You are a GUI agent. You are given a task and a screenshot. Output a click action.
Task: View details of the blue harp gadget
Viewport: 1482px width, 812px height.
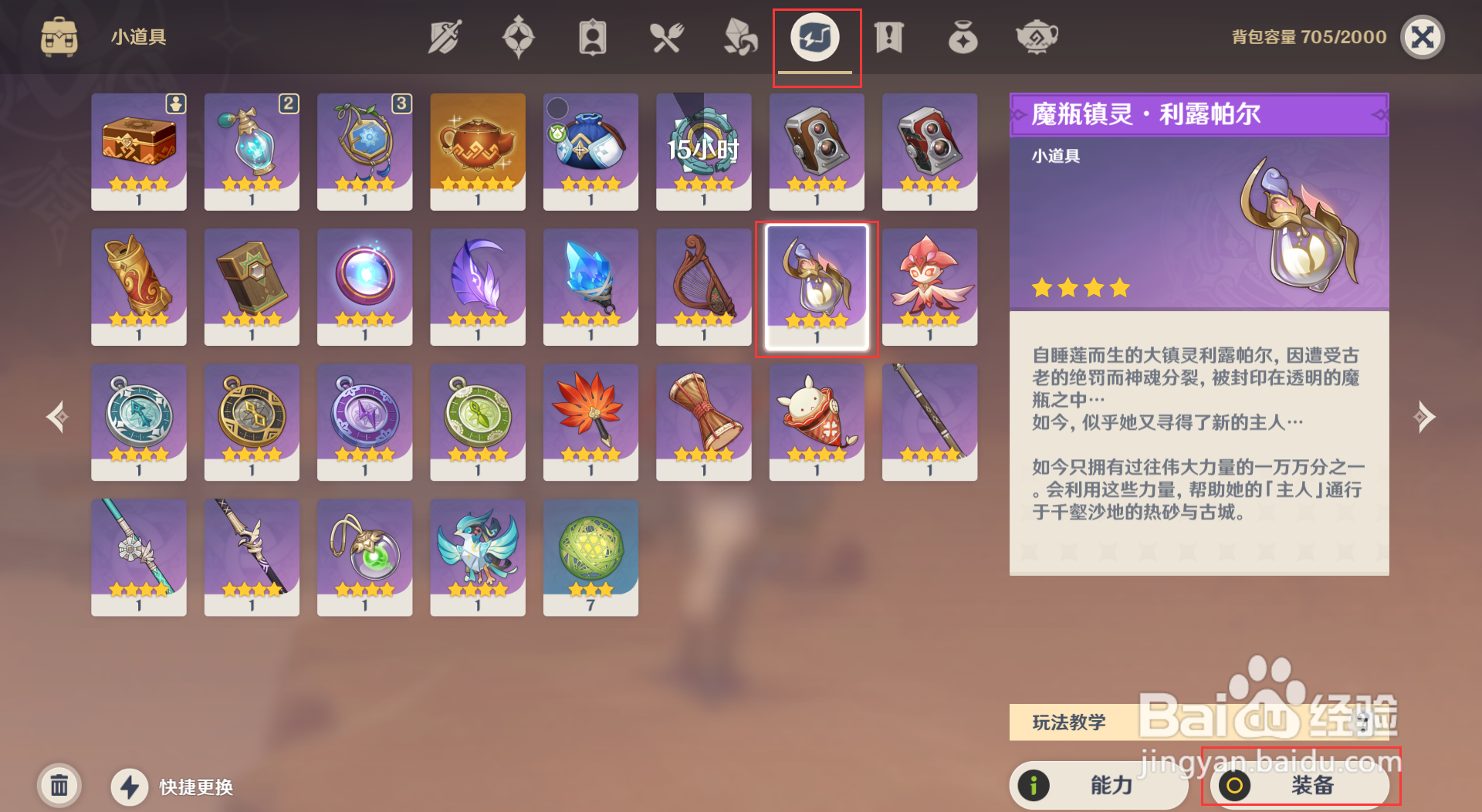pyautogui.click(x=703, y=287)
